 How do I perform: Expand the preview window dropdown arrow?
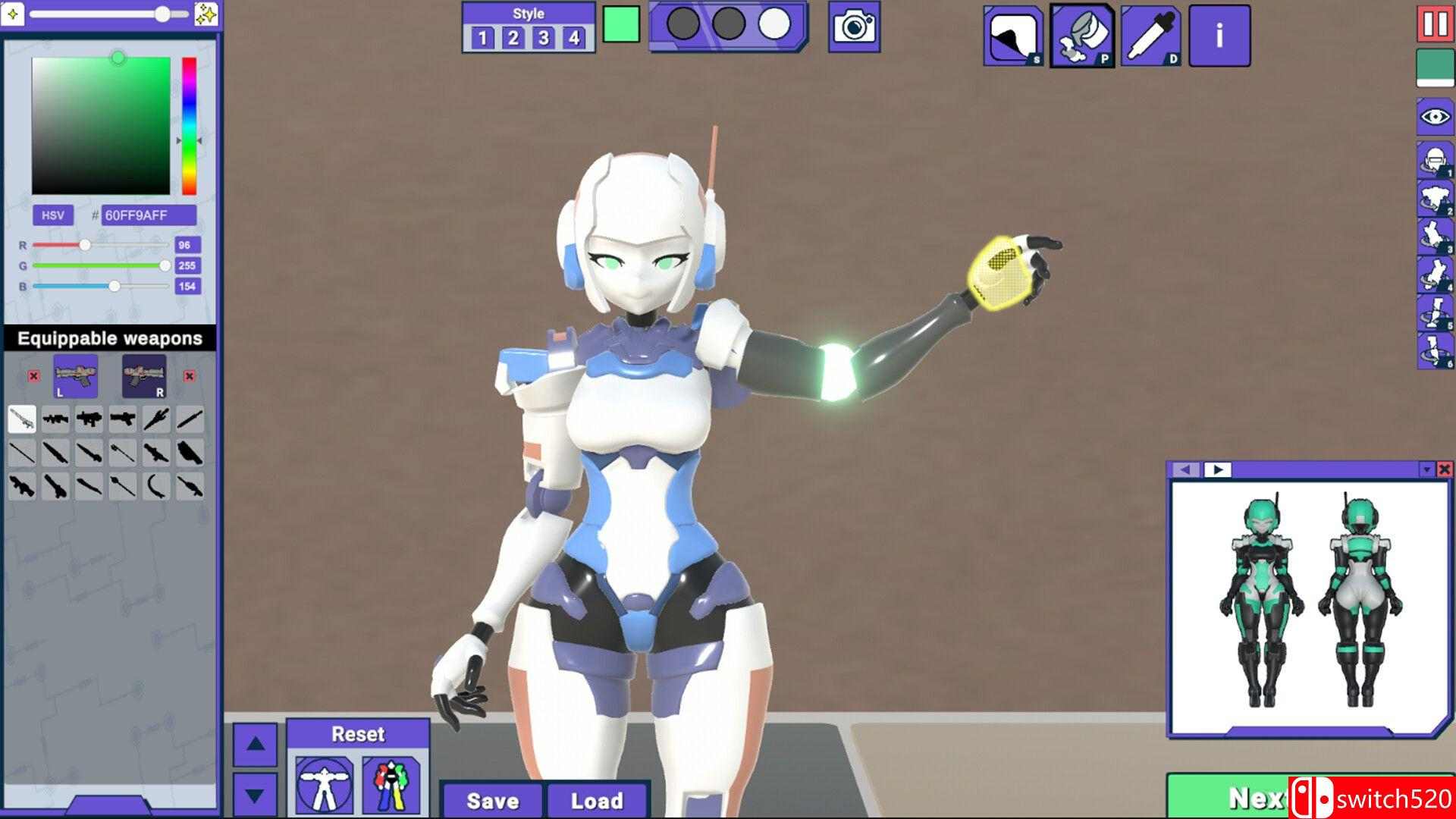point(1429,469)
